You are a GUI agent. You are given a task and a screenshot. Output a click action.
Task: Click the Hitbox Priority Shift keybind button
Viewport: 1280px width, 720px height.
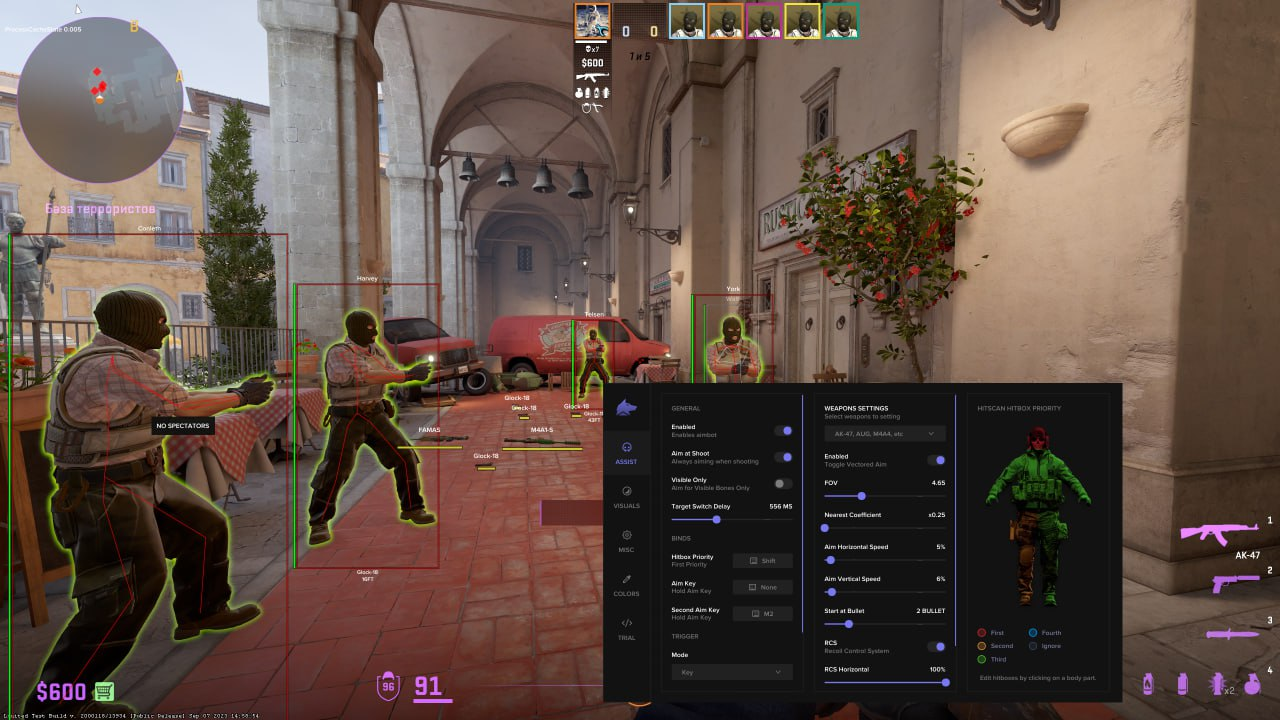point(763,561)
